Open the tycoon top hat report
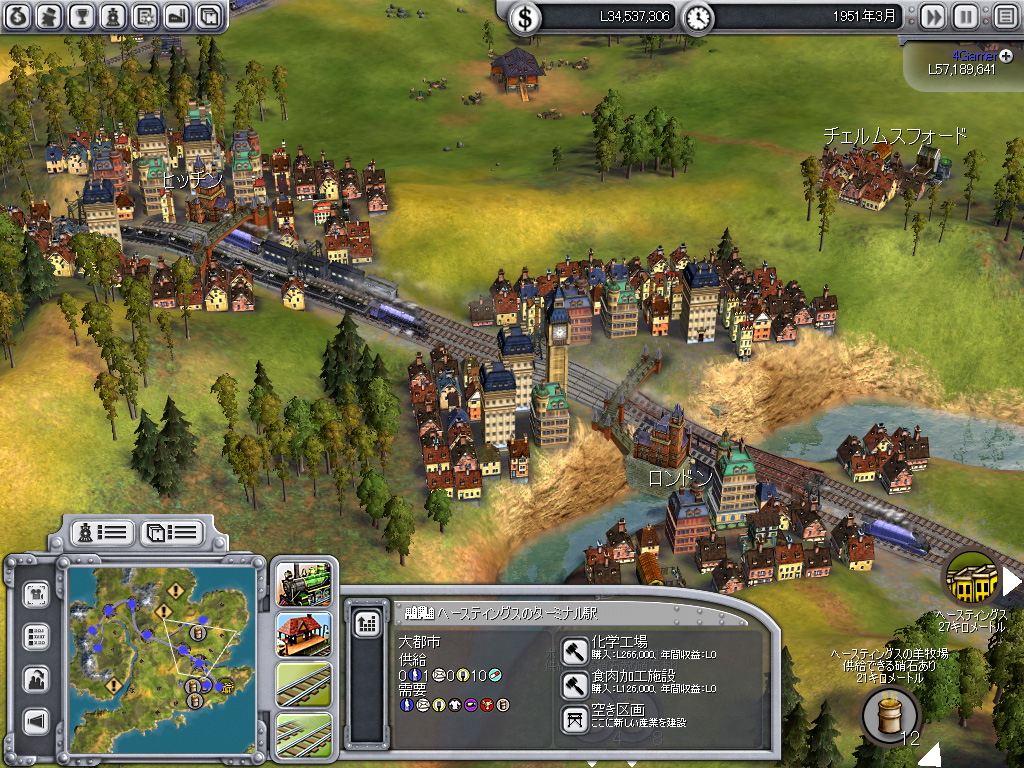 tap(50, 15)
